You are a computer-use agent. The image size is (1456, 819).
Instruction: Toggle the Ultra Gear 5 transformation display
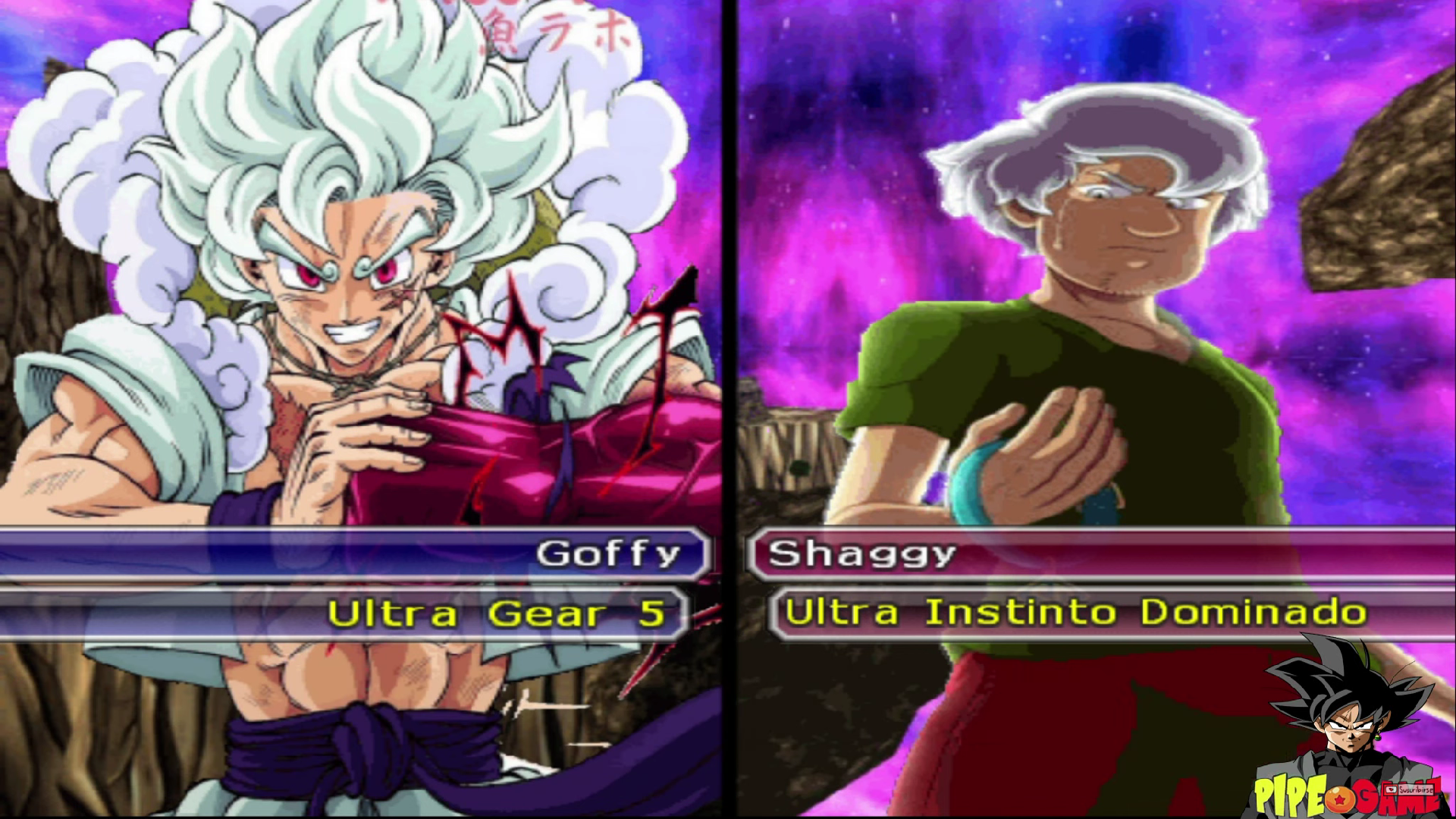tap(500, 613)
